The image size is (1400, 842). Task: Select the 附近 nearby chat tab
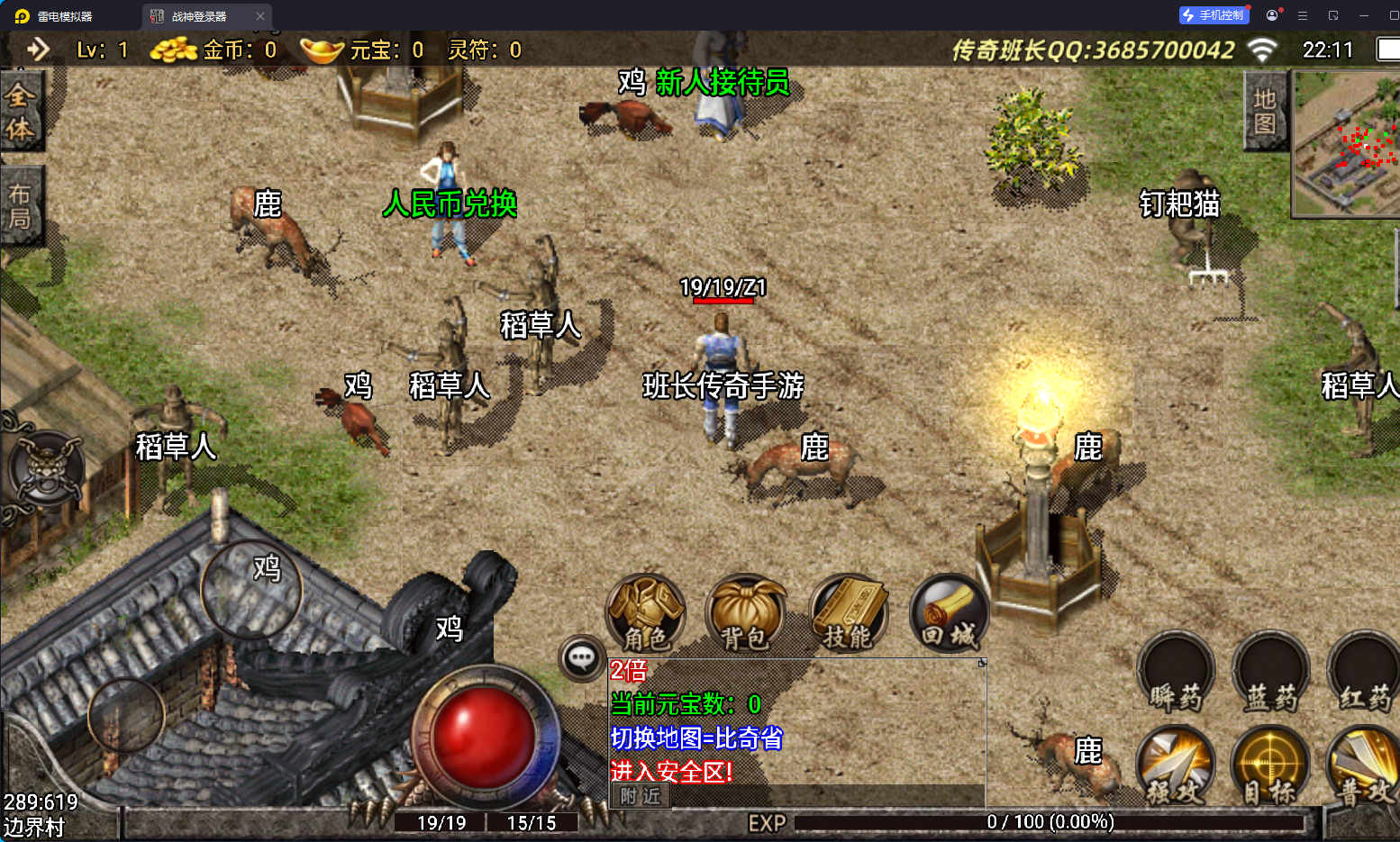[x=641, y=796]
